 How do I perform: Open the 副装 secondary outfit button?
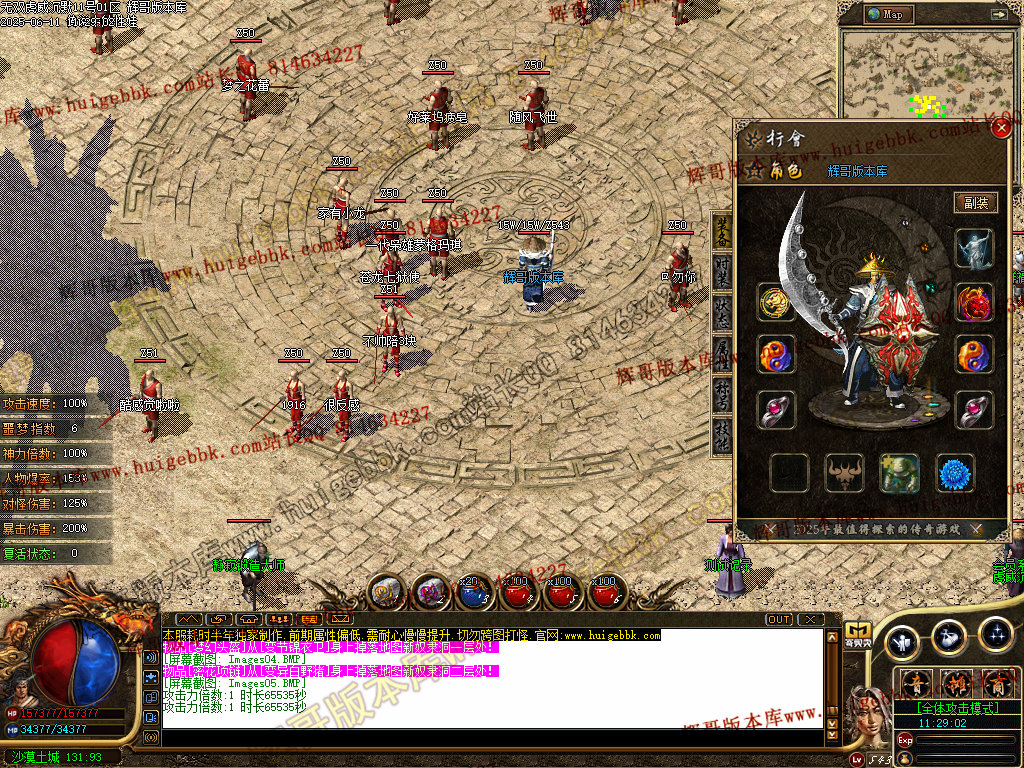[975, 202]
